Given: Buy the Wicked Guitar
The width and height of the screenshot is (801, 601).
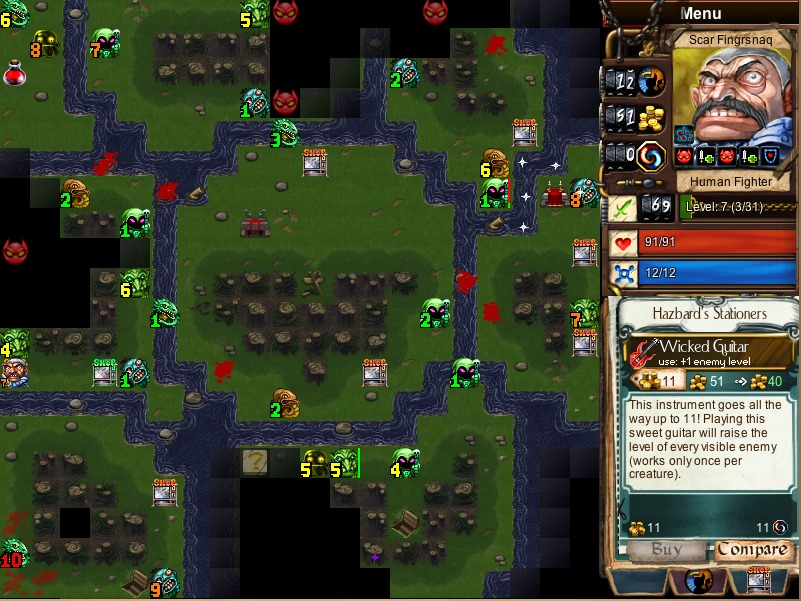Looking at the screenshot, I should point(665,550).
